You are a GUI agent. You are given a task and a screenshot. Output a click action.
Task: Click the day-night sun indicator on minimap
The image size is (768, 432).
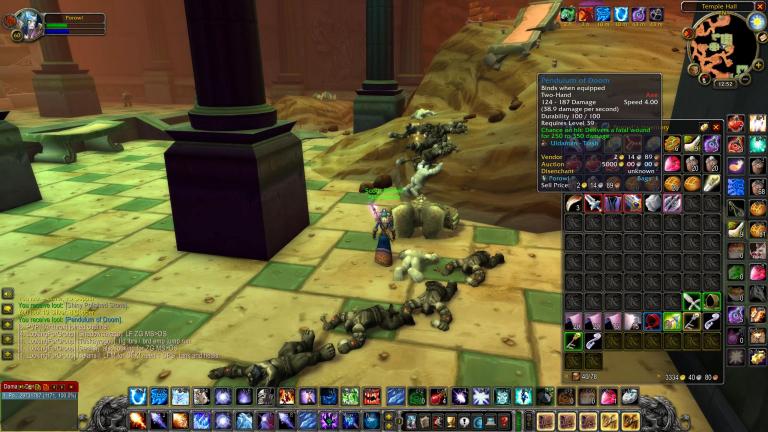[x=755, y=20]
